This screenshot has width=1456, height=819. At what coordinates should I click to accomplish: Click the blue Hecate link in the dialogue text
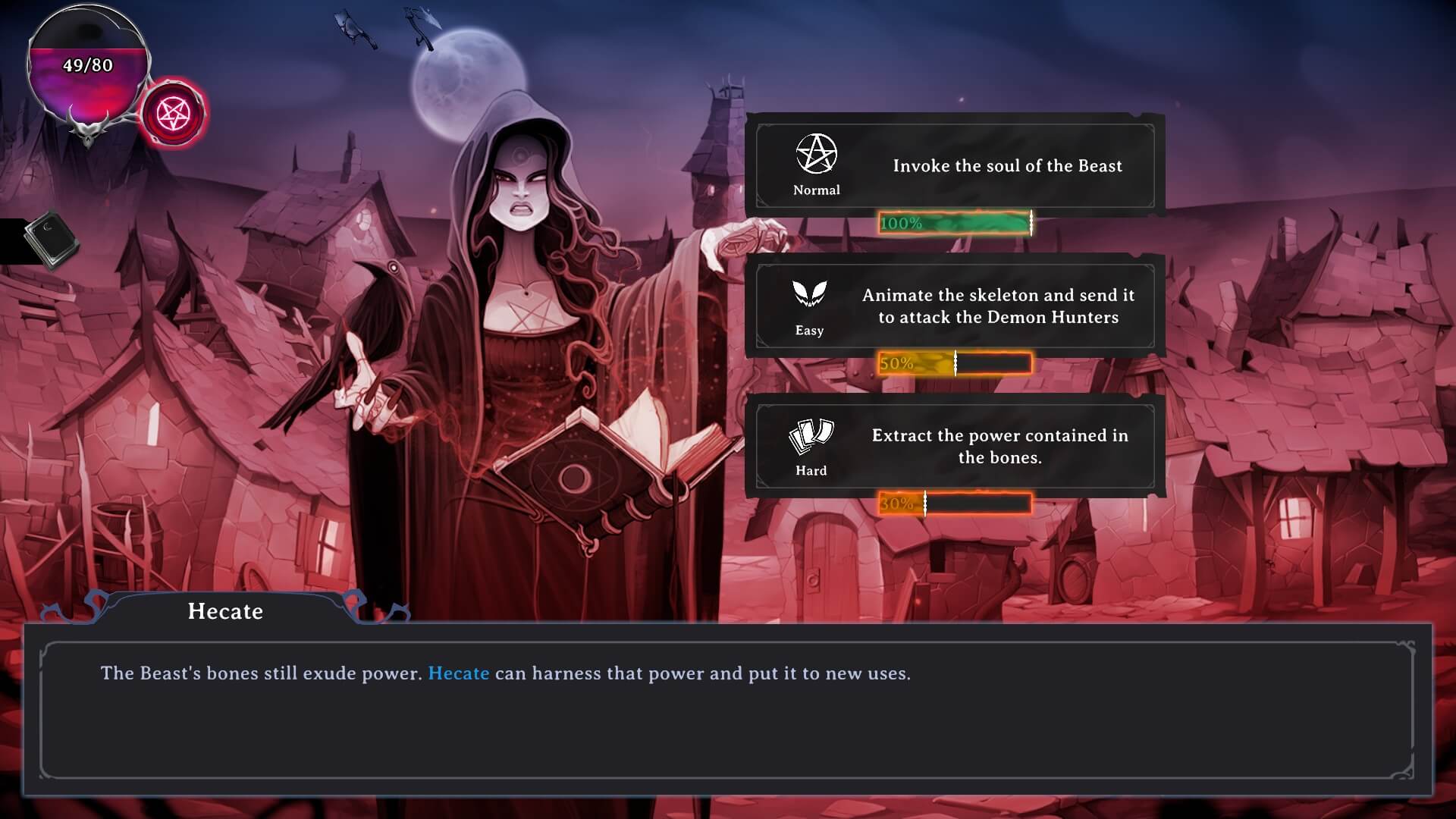[x=457, y=673]
